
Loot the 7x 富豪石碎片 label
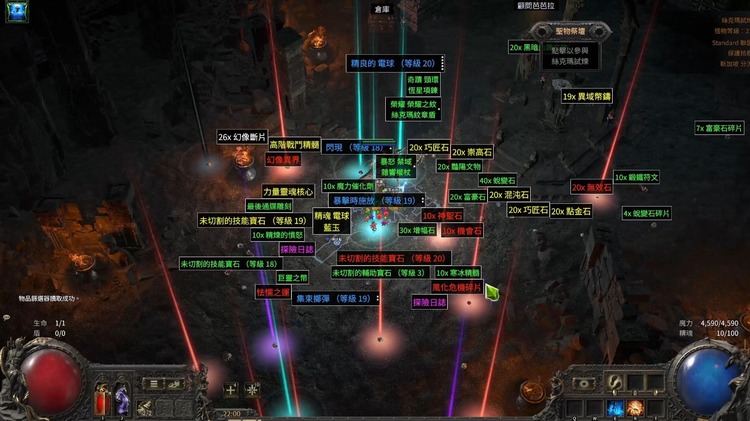(x=720, y=128)
